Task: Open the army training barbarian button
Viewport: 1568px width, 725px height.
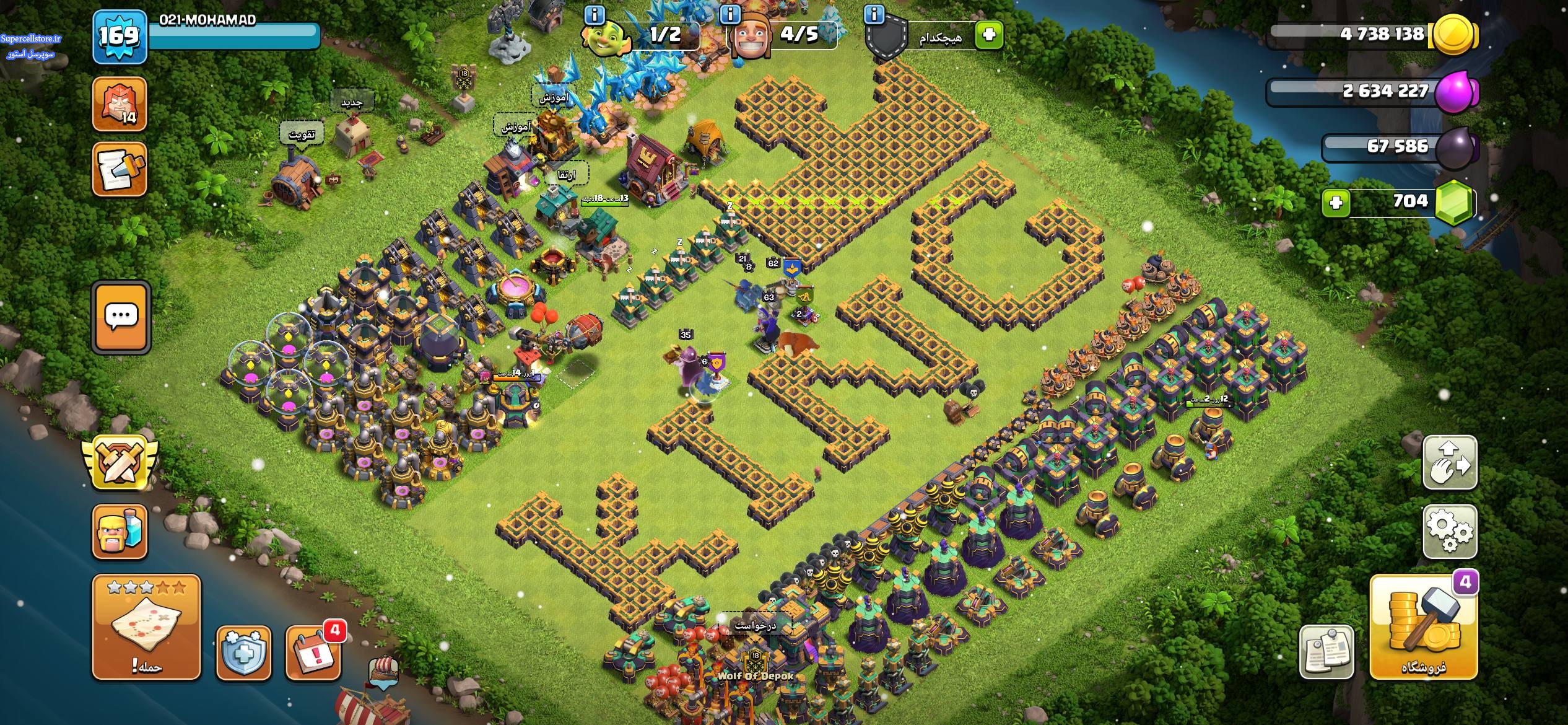Action: pos(120,531)
